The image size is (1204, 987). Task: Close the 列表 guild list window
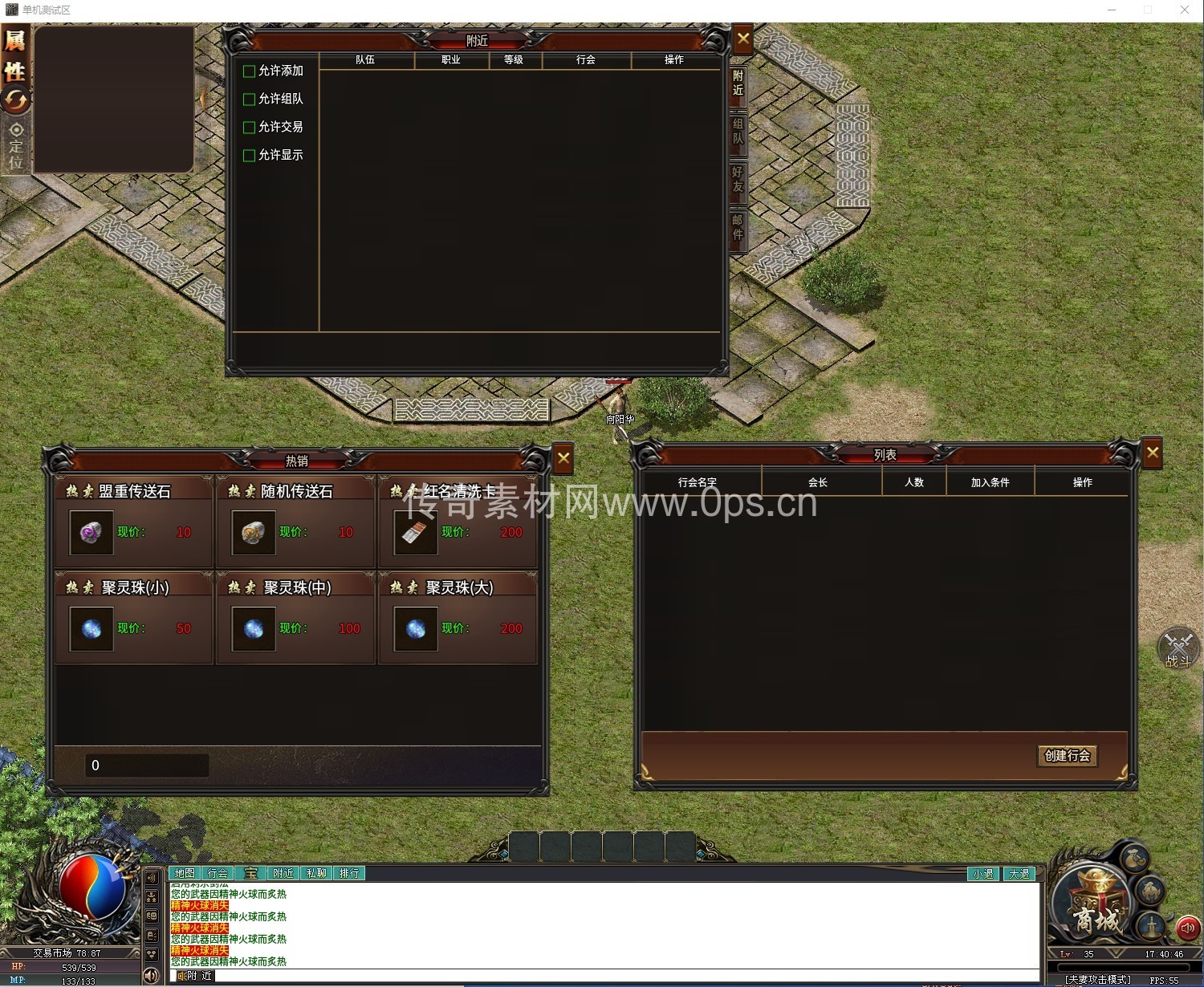pos(1153,453)
